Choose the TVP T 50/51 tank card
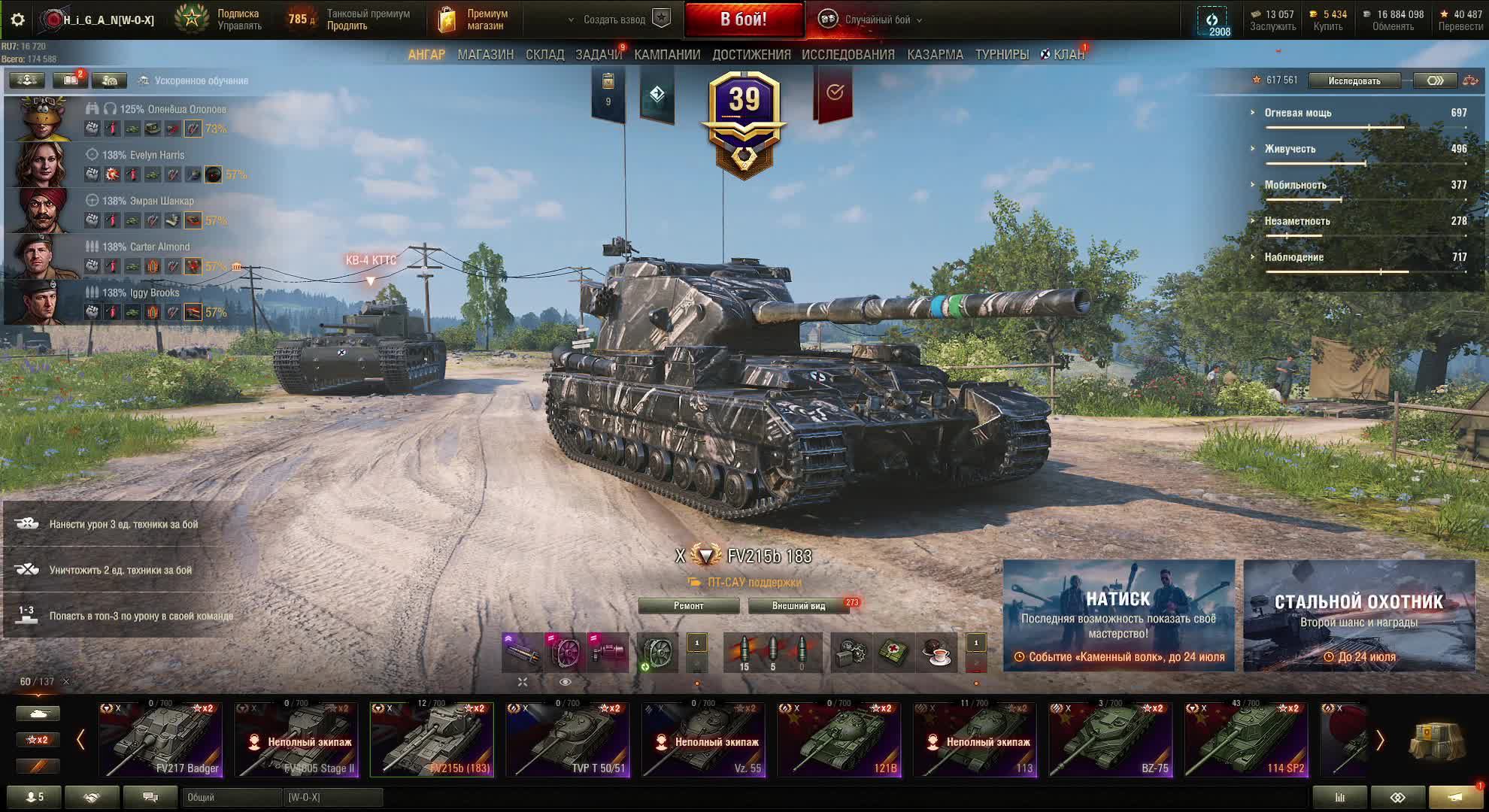This screenshot has width=1489, height=812. coord(567,740)
